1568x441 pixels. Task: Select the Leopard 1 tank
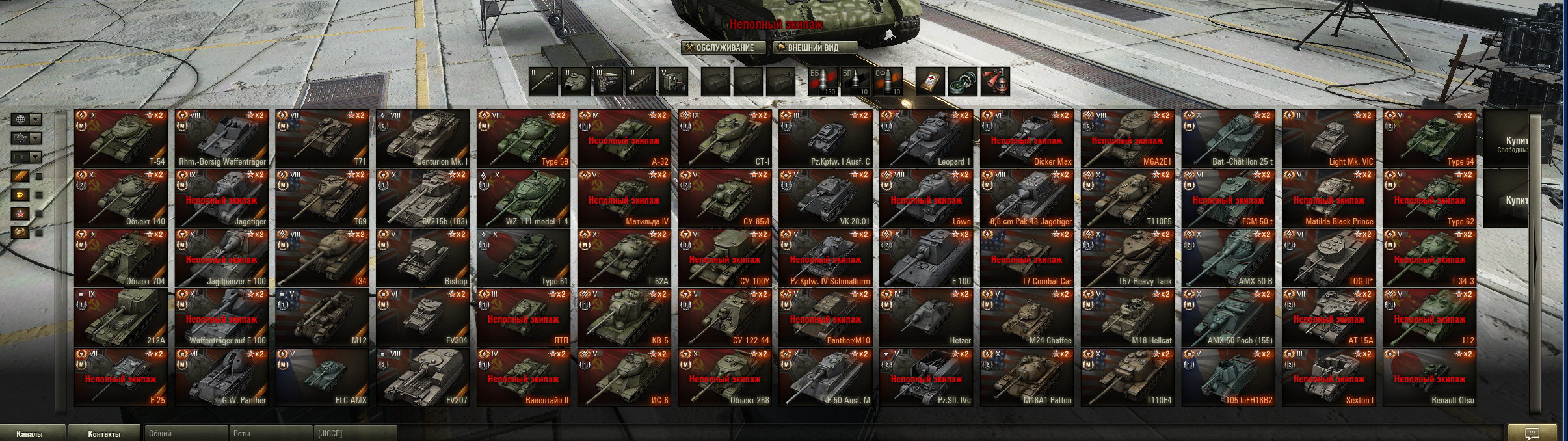click(x=927, y=139)
